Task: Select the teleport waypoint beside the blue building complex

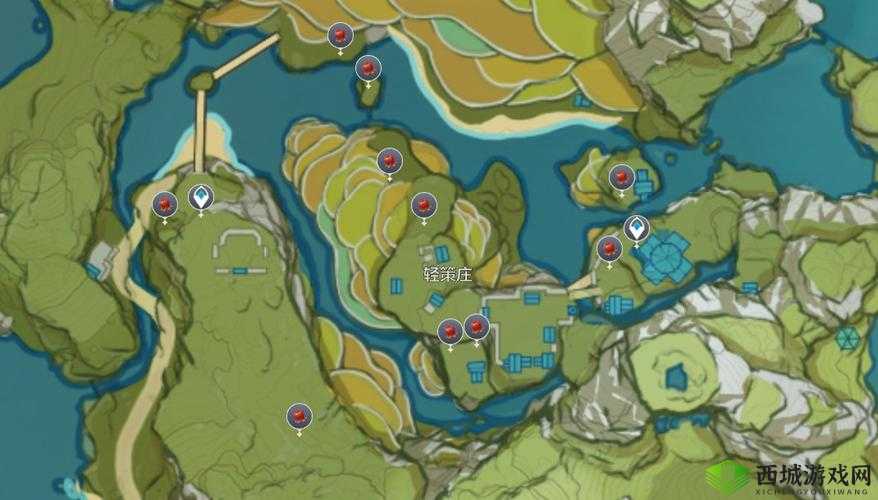Action: pyautogui.click(x=636, y=229)
